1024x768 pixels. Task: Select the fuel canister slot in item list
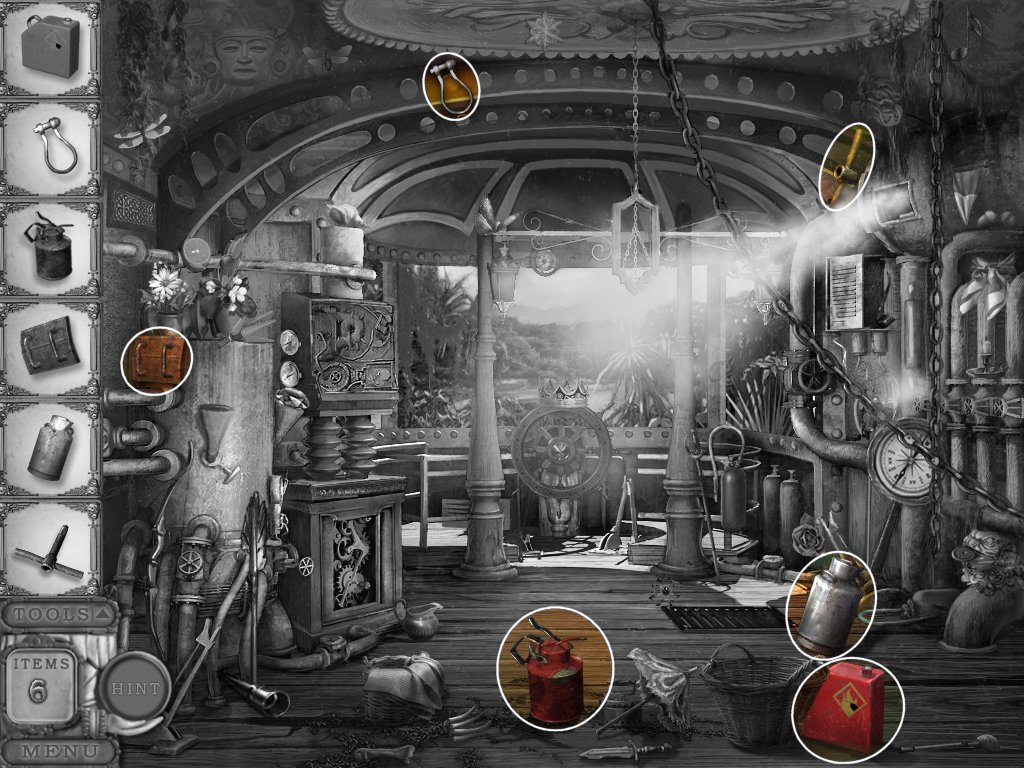(50, 50)
